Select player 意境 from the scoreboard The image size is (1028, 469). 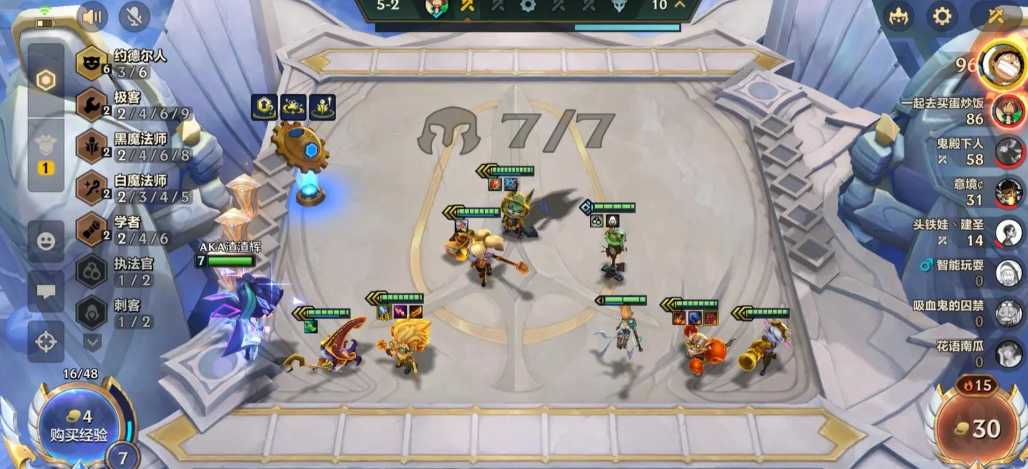(1008, 192)
